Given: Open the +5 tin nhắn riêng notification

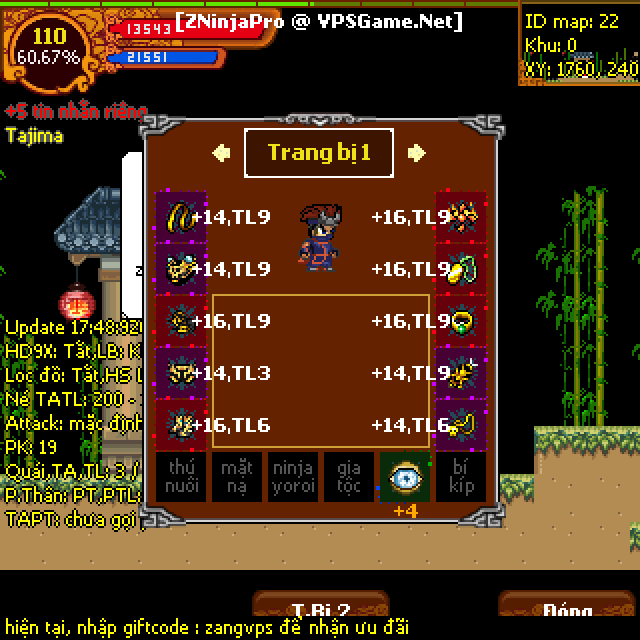Looking at the screenshot, I should [76, 111].
